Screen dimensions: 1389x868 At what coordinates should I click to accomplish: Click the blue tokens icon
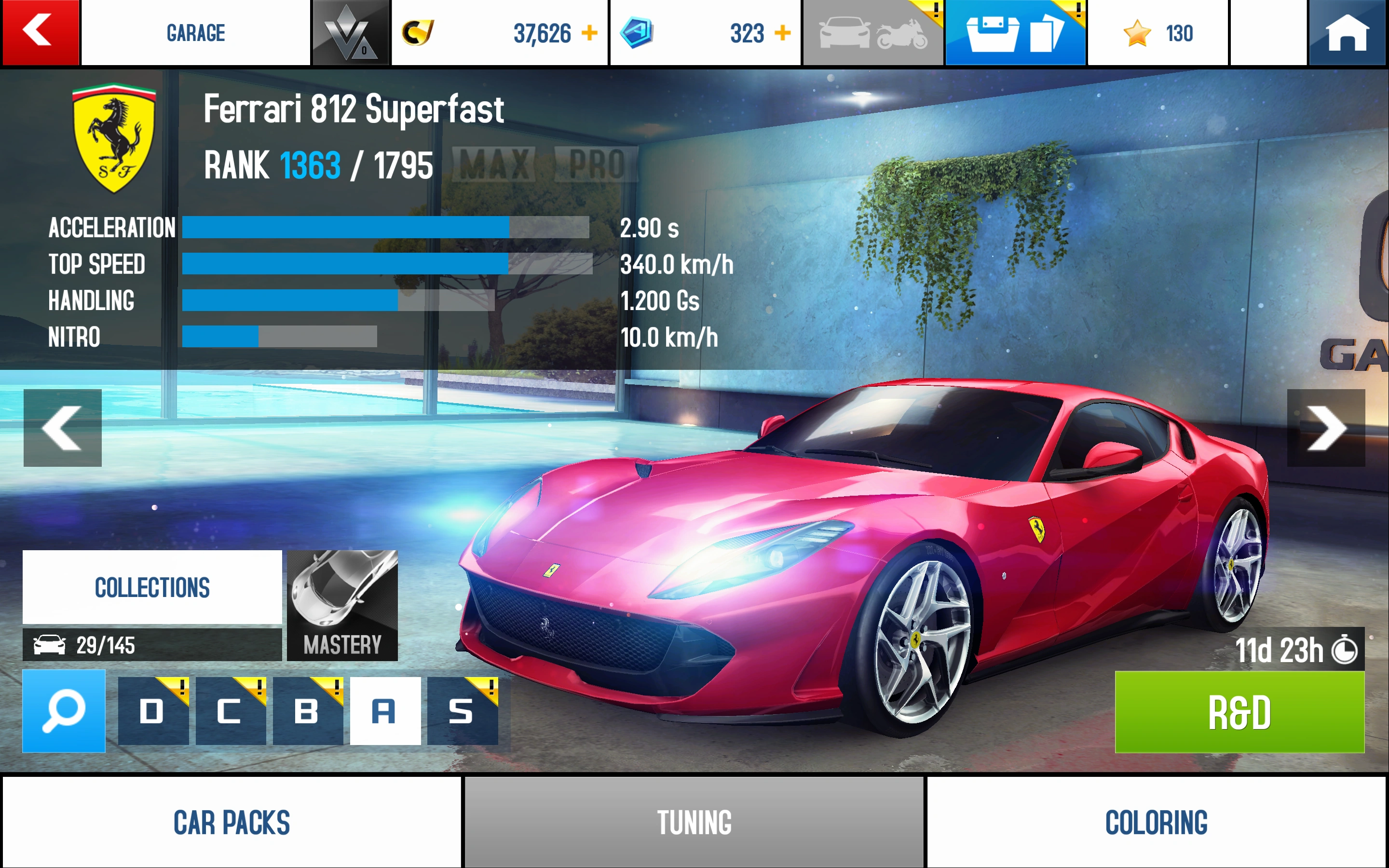point(637,33)
